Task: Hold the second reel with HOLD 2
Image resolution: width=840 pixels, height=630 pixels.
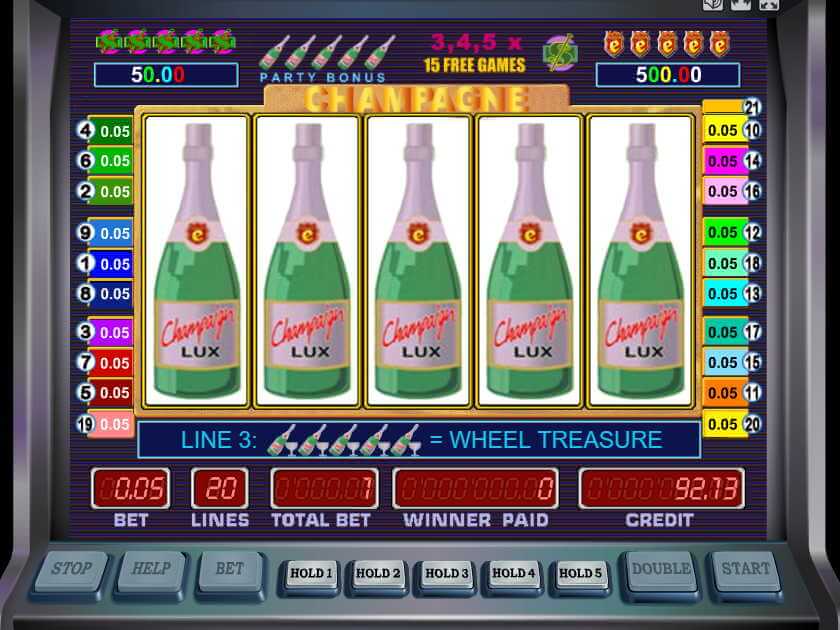Action: pos(378,574)
